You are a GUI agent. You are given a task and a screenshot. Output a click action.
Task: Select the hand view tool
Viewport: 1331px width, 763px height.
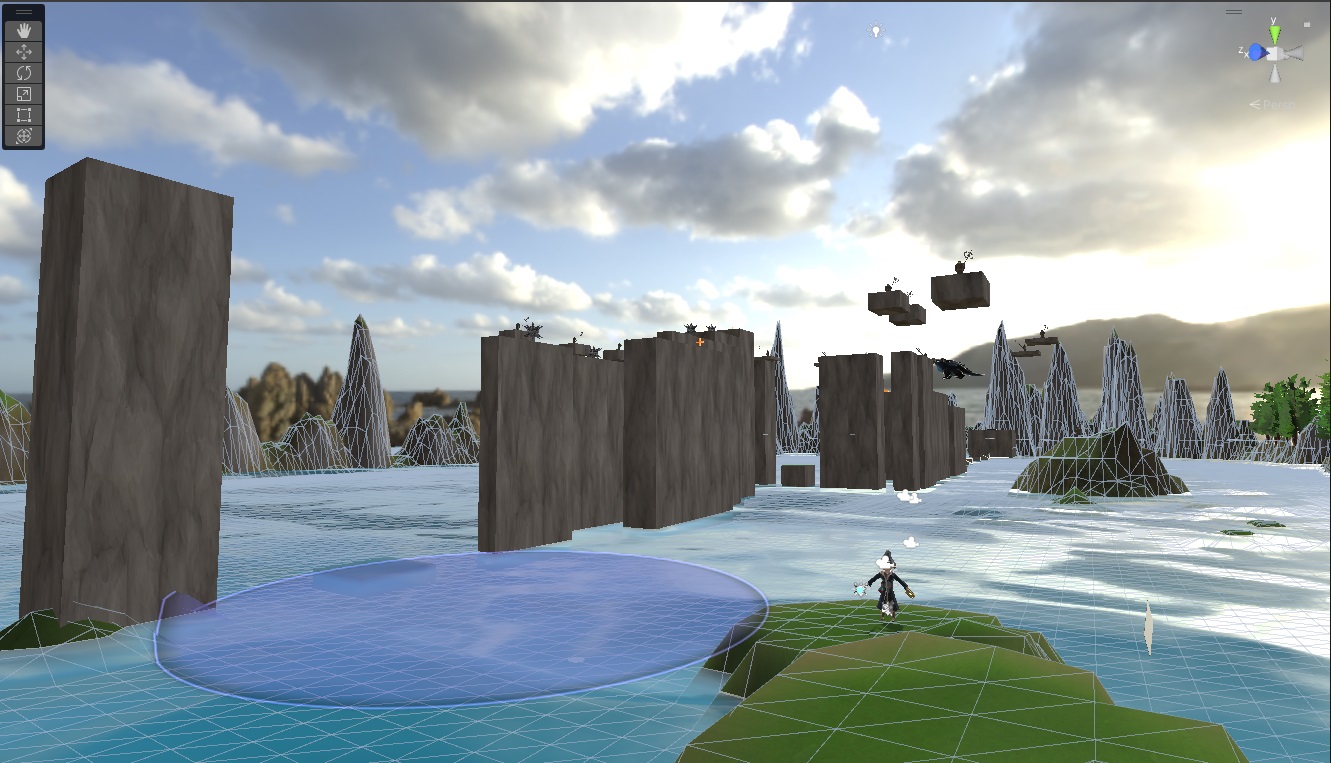[x=24, y=30]
